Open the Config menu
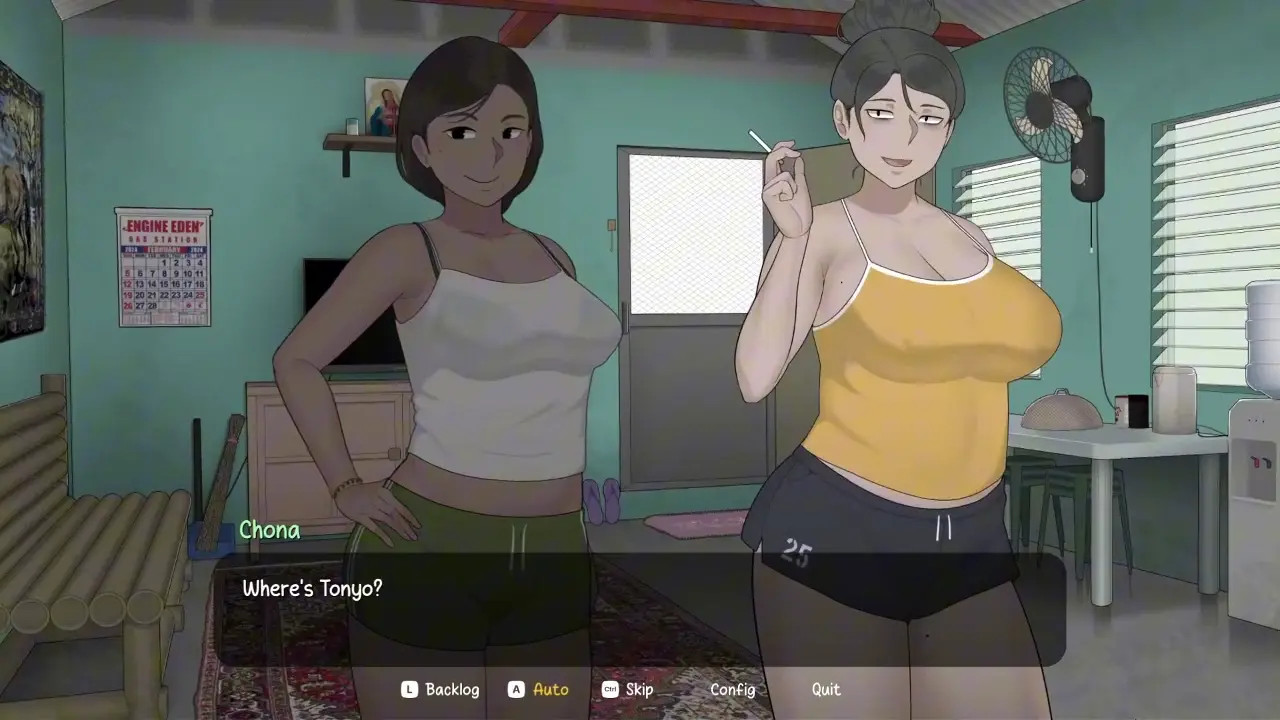Image resolution: width=1280 pixels, height=720 pixels. click(732, 689)
